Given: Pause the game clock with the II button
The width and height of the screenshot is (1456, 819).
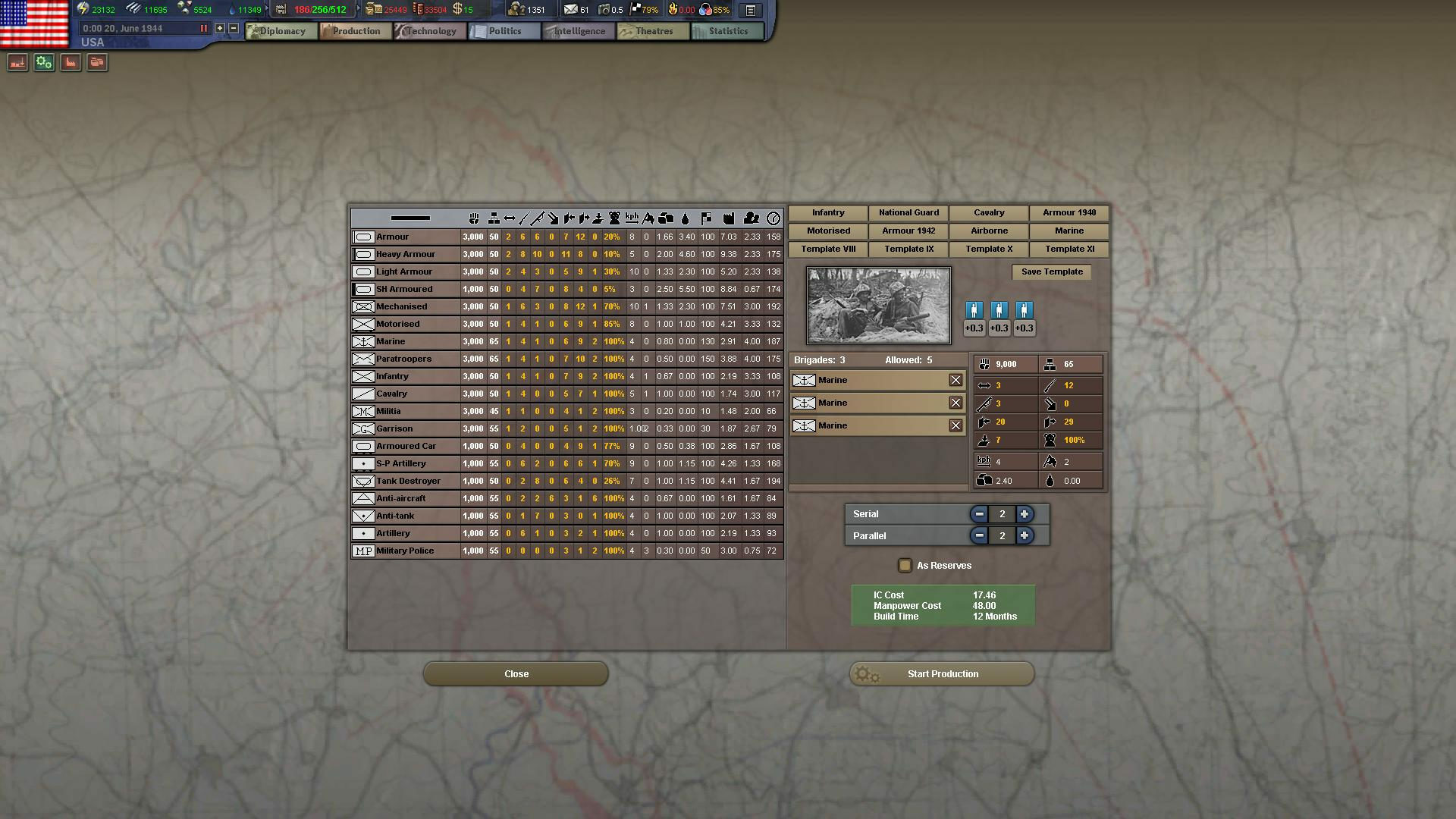Looking at the screenshot, I should tap(203, 27).
